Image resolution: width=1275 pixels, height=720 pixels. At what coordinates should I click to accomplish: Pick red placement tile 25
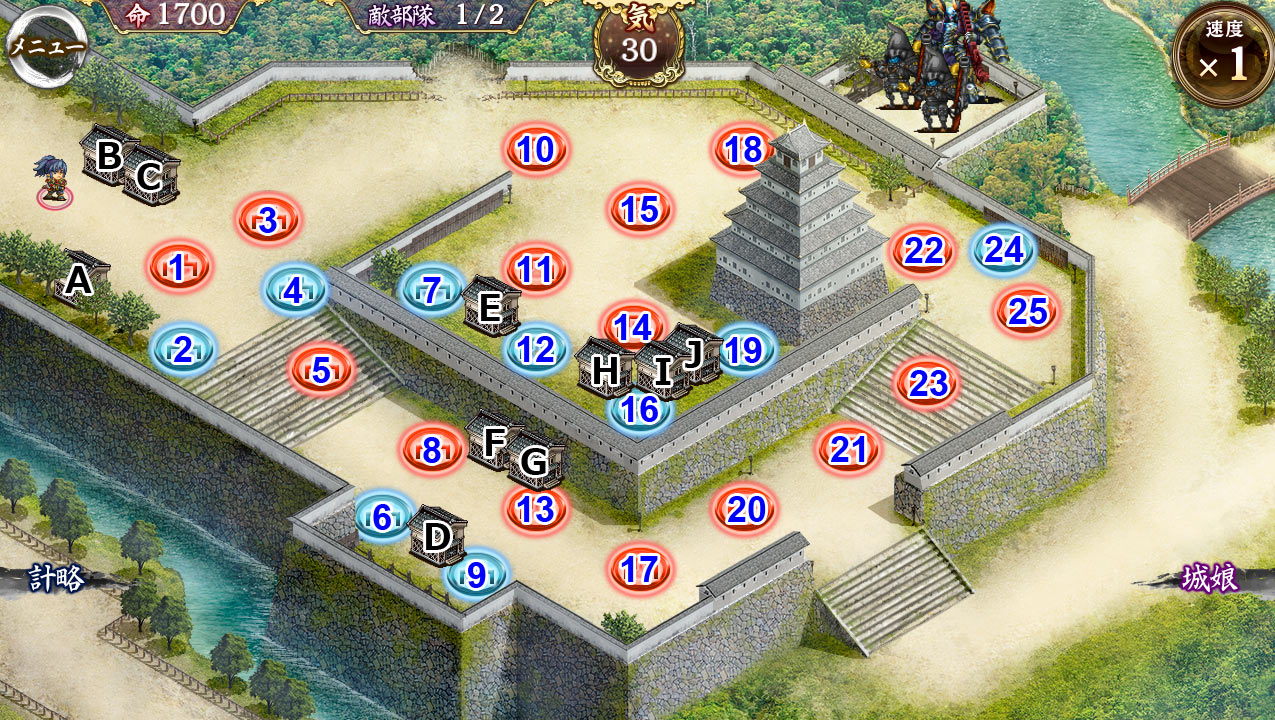point(1027,312)
